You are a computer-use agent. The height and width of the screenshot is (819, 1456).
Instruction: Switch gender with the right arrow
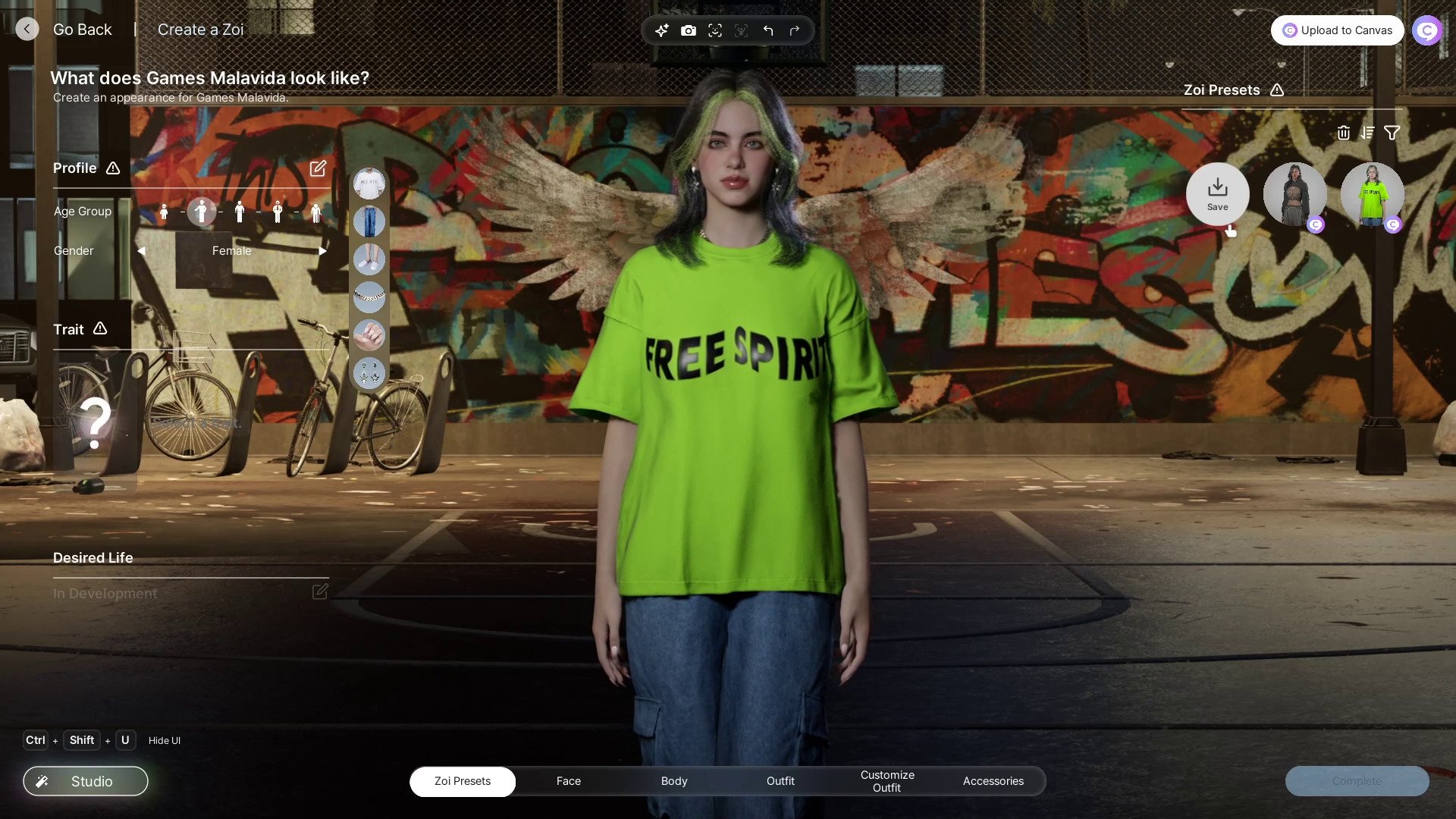[x=322, y=251]
